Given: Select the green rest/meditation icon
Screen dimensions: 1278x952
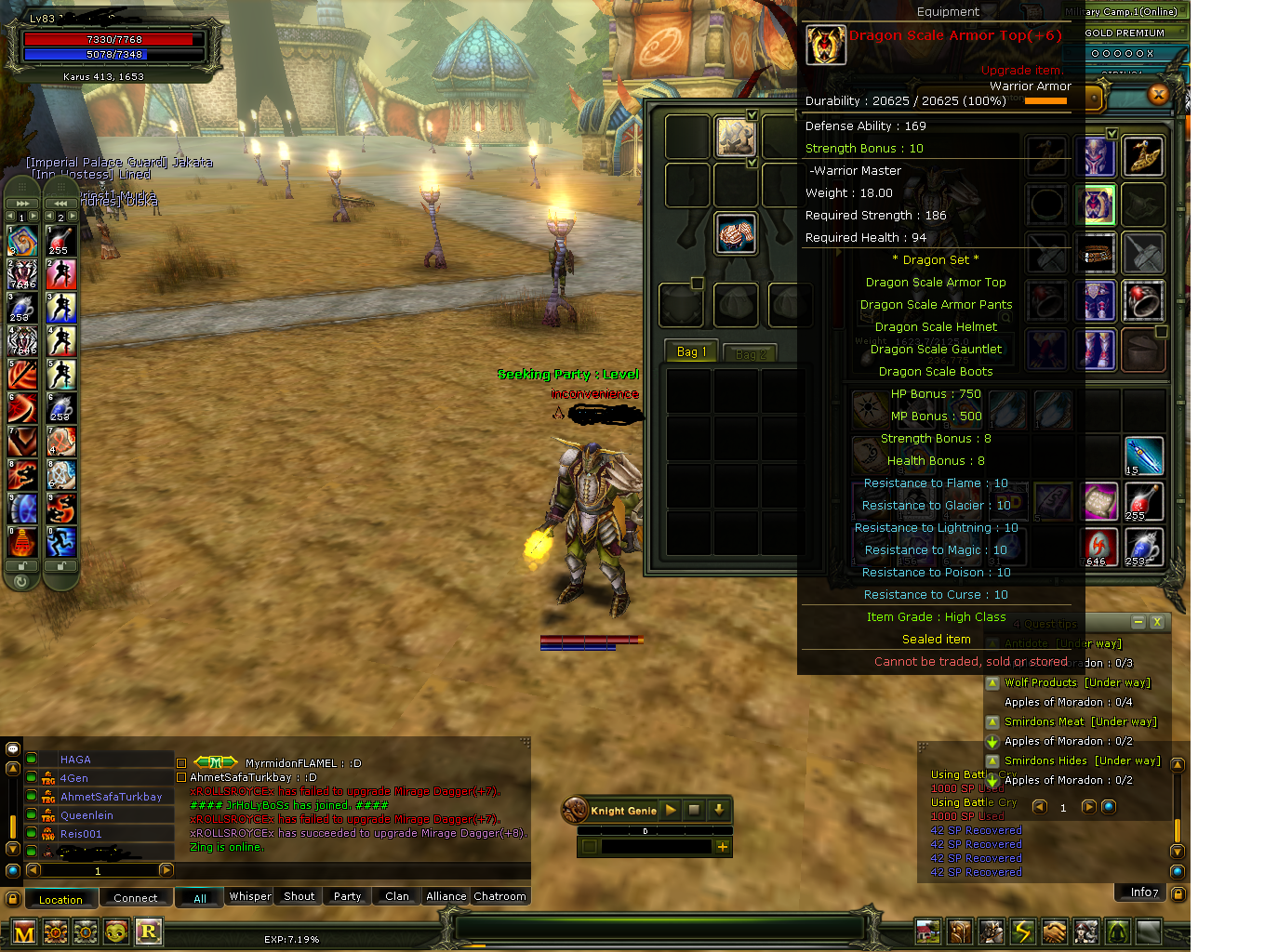Looking at the screenshot, I should (1117, 931).
